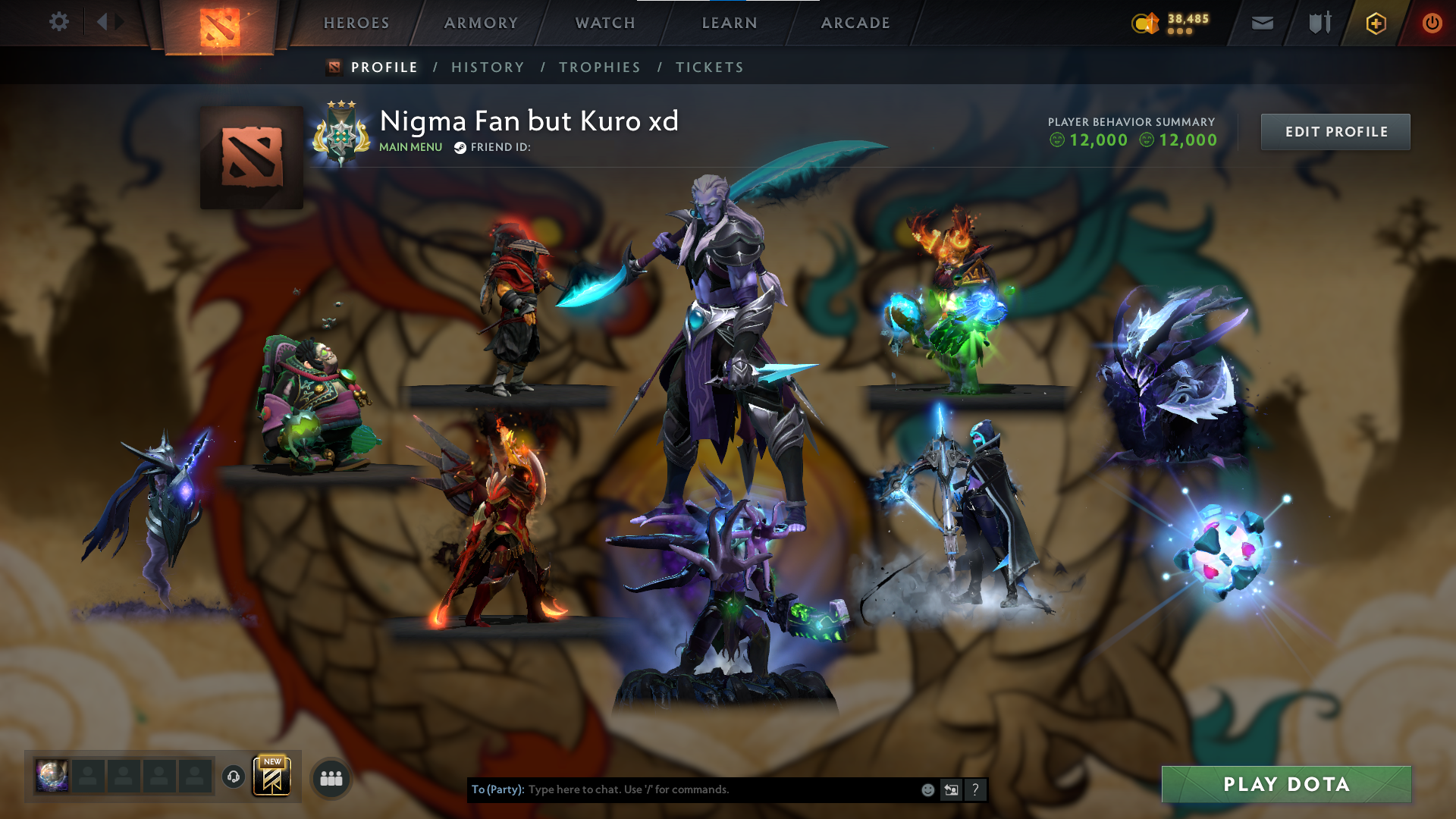
Task: Click the question mark help icon
Action: coord(974,789)
